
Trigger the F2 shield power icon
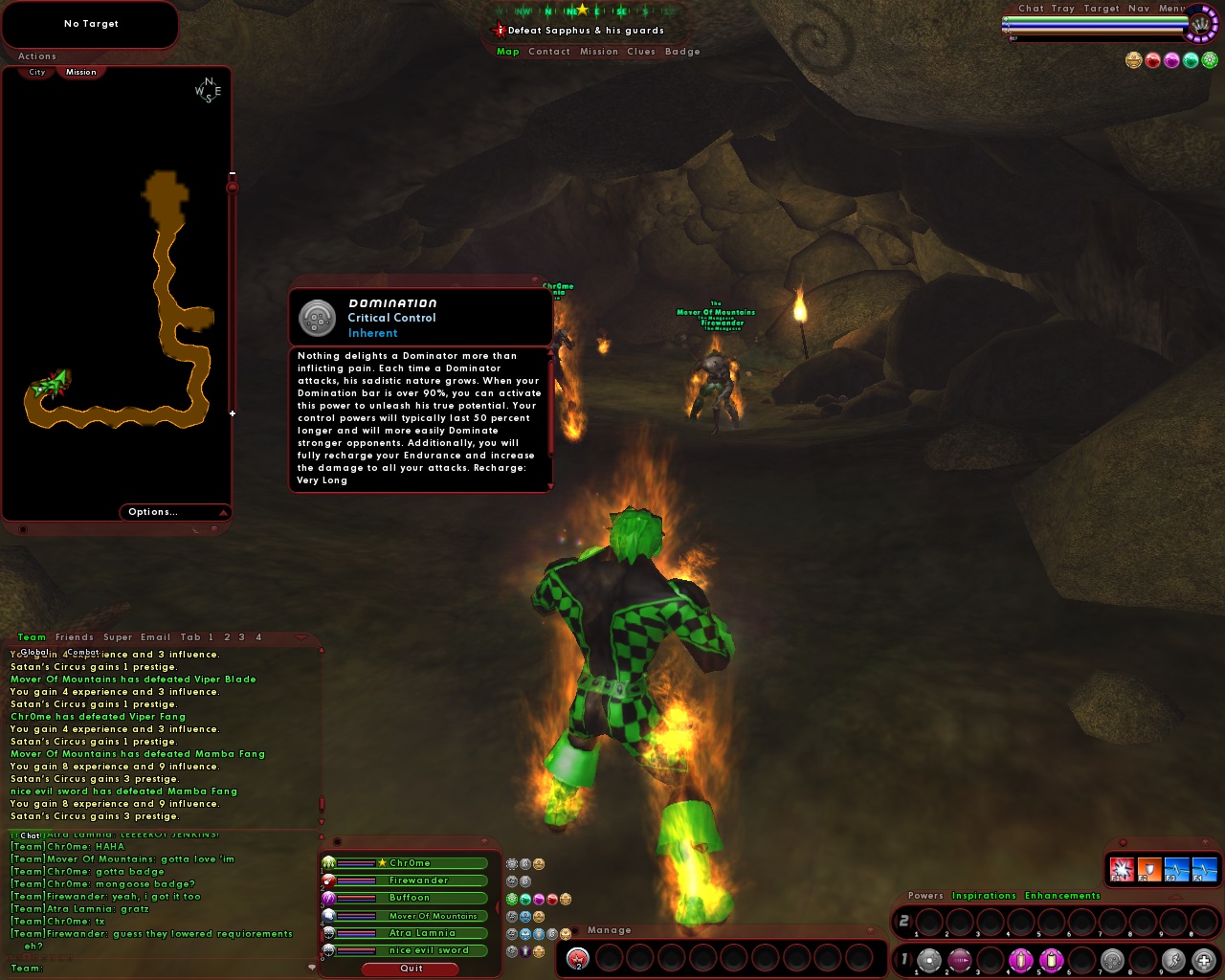1149,868
